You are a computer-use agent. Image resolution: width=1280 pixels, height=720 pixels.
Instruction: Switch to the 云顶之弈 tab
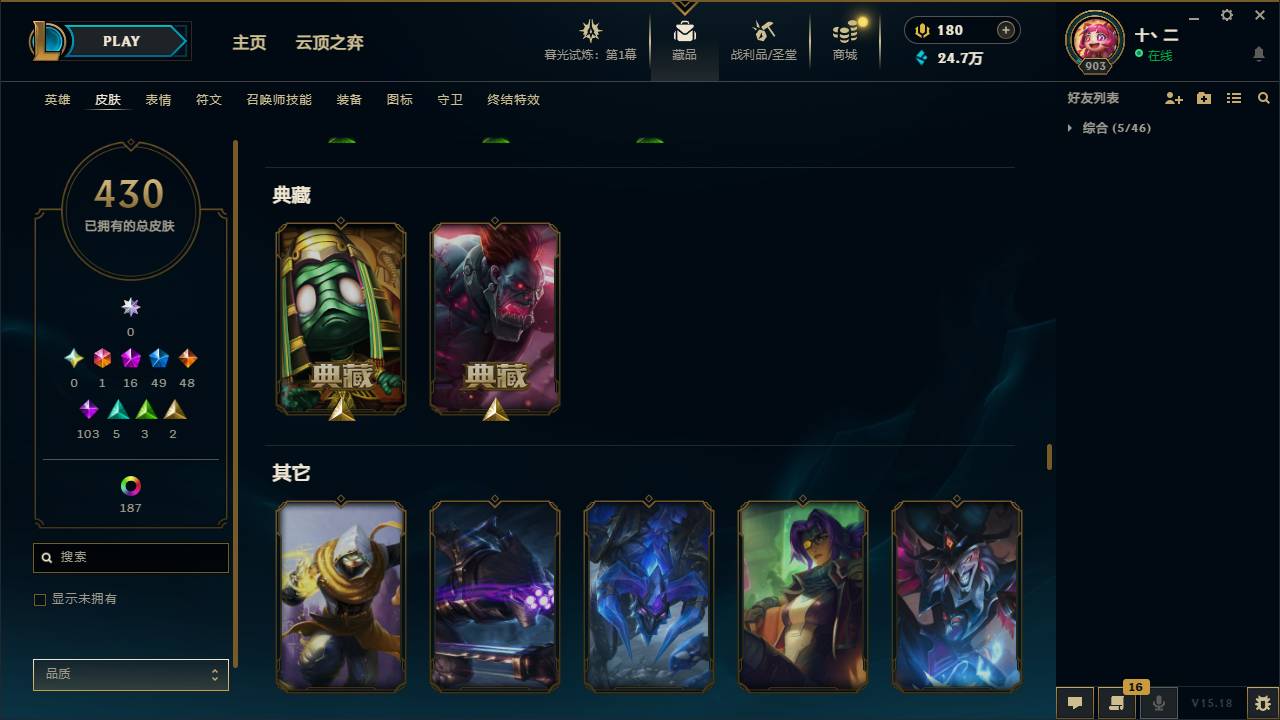point(330,43)
